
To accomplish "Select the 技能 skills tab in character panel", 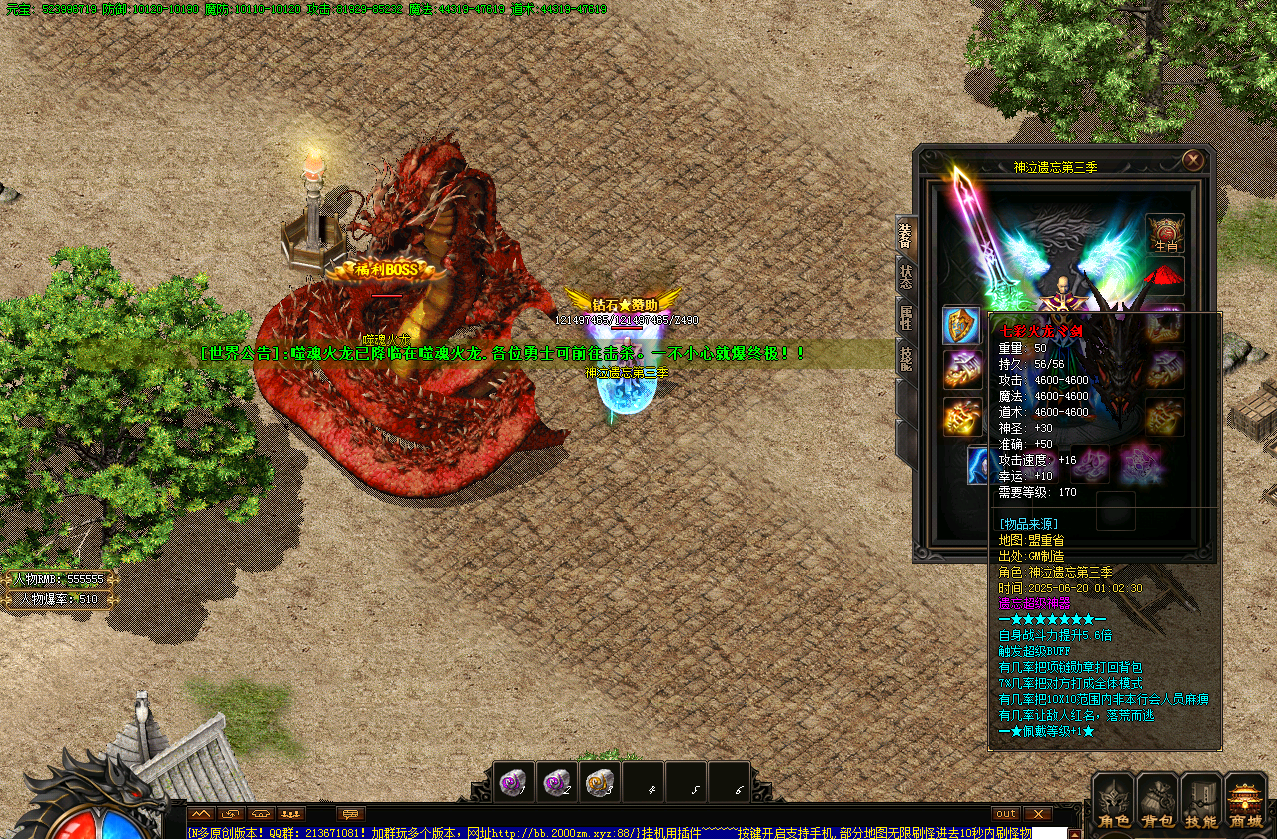I will pyautogui.click(x=905, y=358).
